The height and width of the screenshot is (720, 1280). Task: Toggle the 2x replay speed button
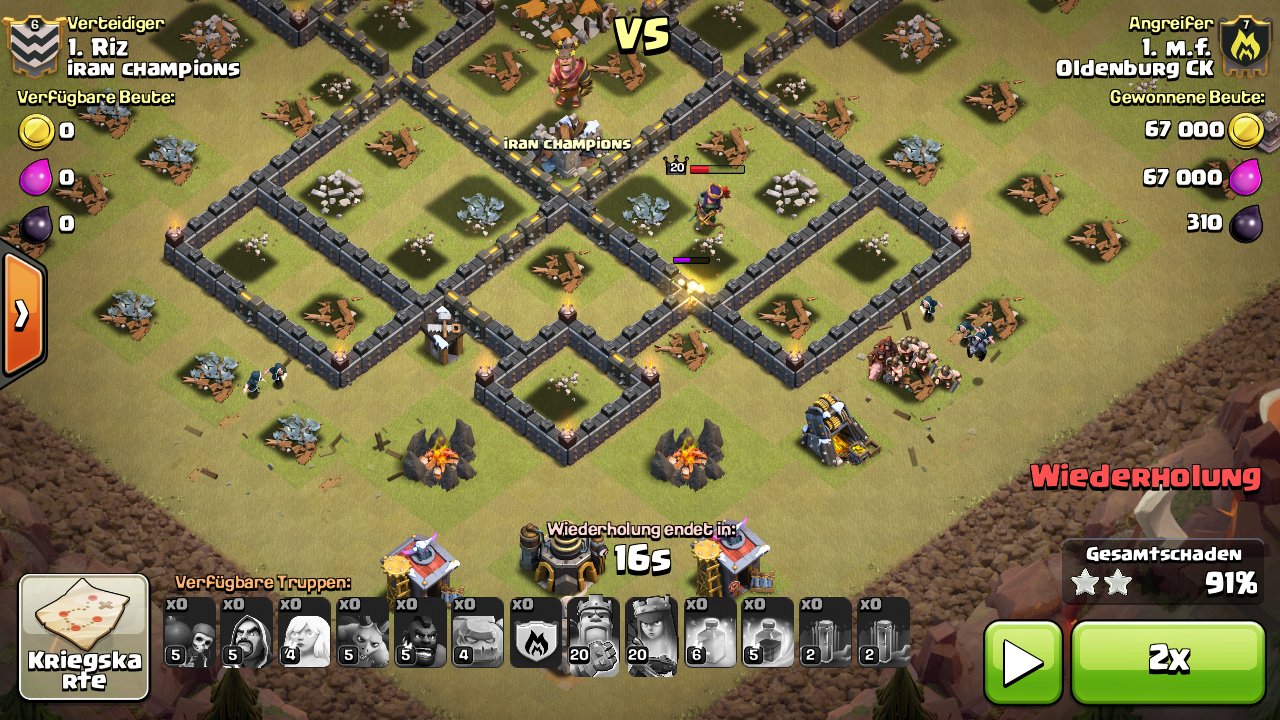(1168, 662)
